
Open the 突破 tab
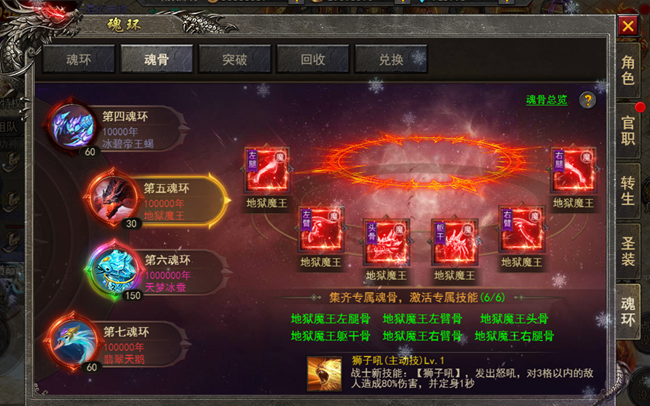pos(236,60)
